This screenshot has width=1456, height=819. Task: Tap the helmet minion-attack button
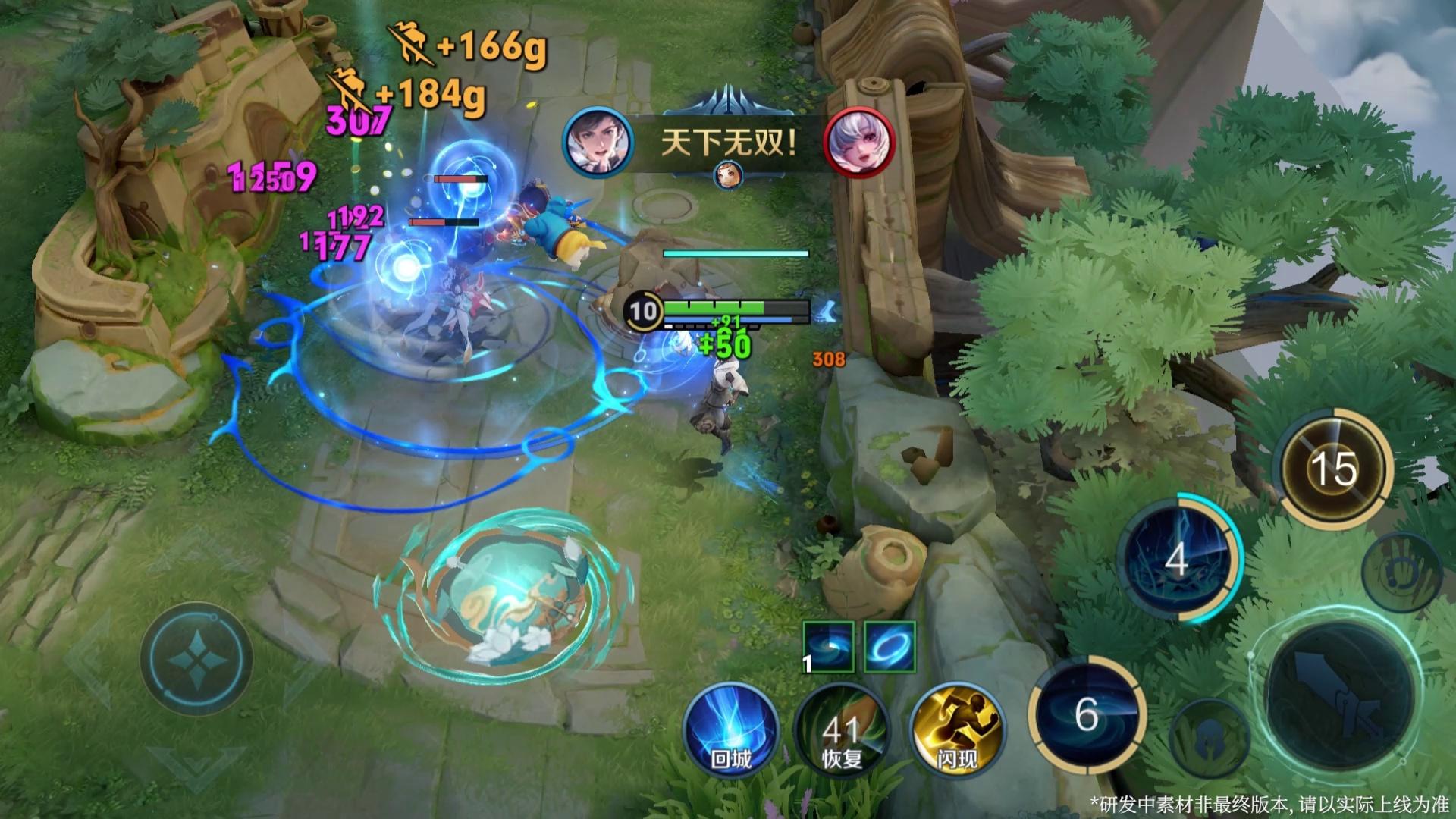click(x=1209, y=739)
